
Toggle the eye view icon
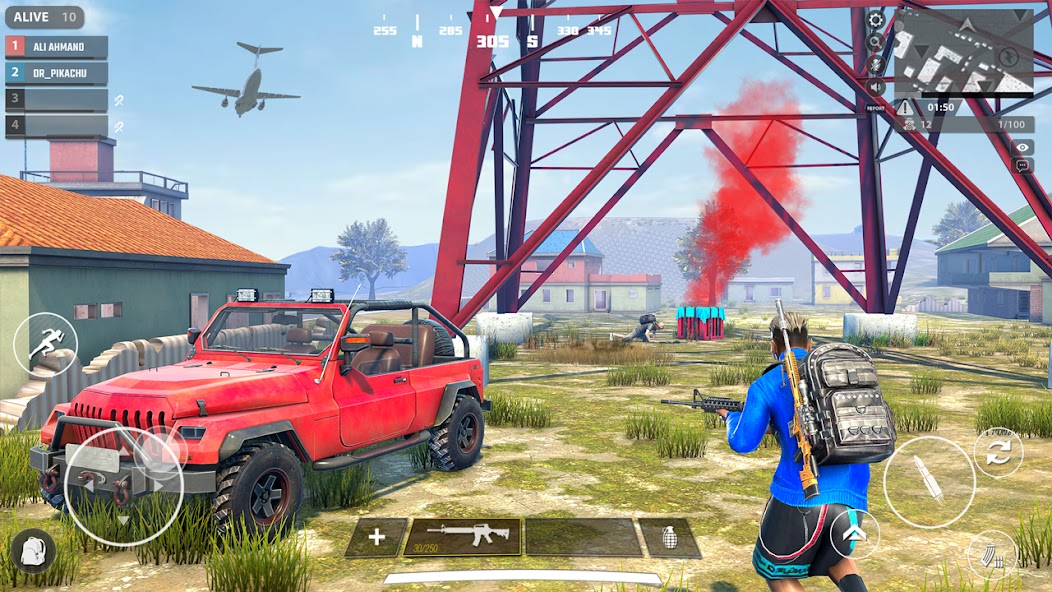(1023, 147)
